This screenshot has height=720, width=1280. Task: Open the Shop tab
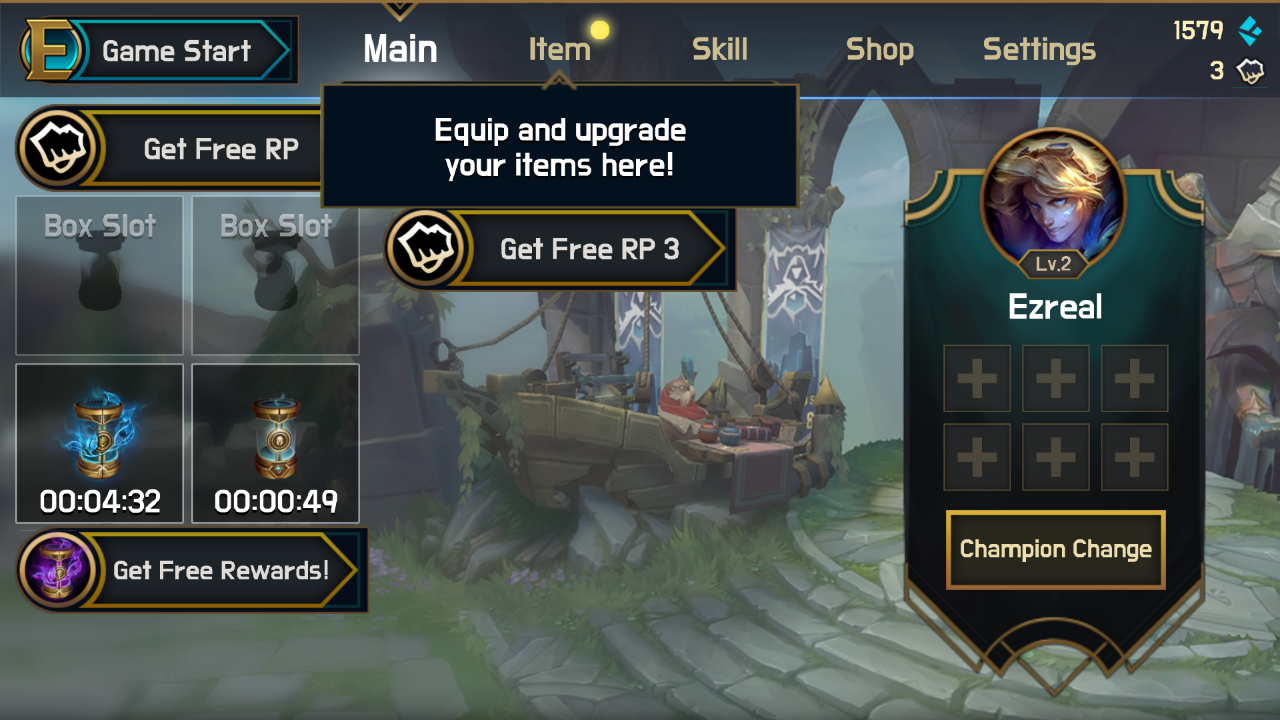880,49
